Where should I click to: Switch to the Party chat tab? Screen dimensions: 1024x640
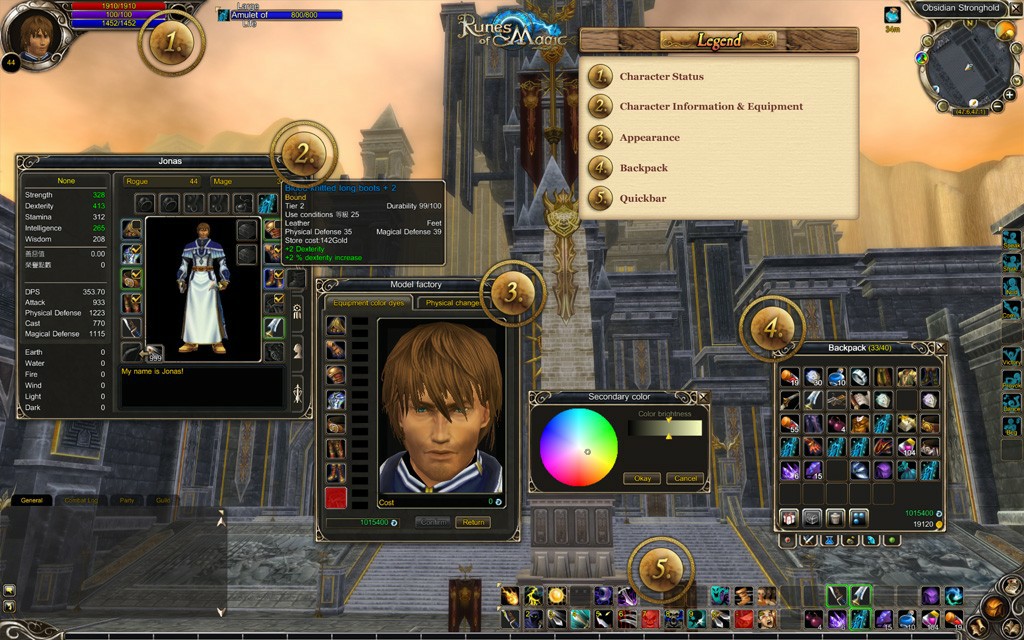126,500
